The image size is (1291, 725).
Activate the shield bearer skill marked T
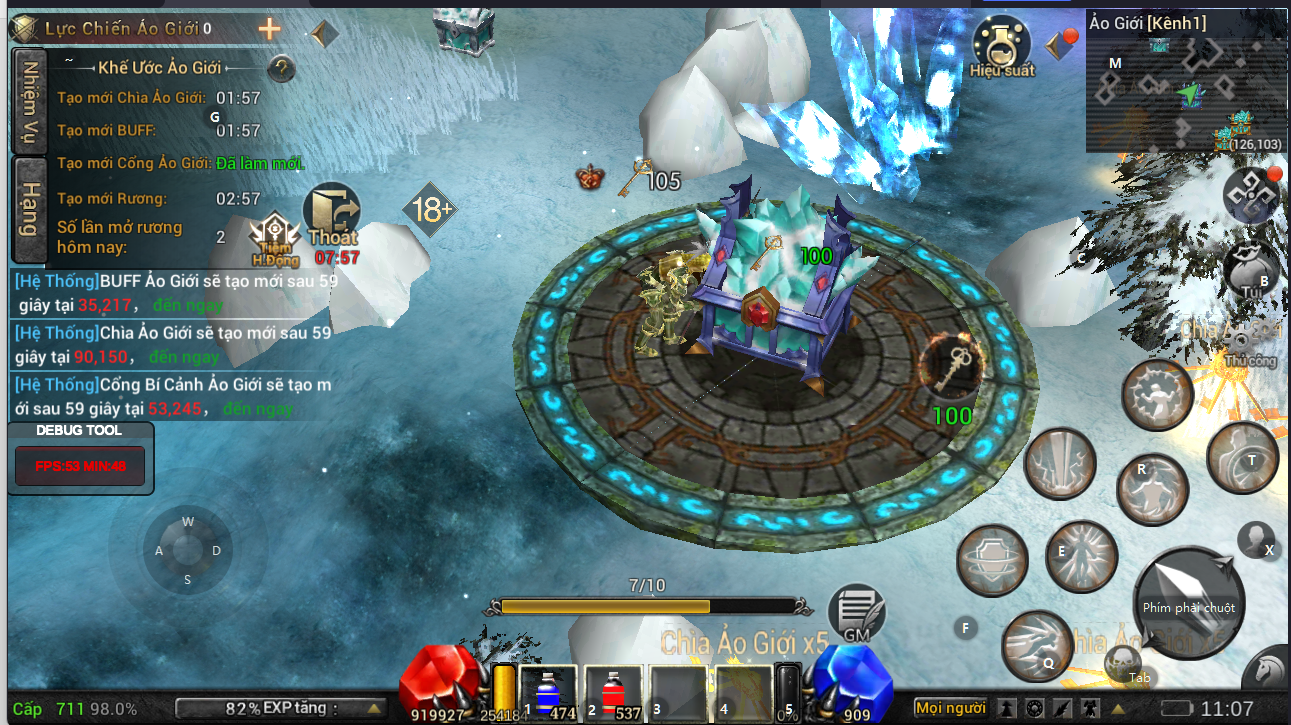[x=1243, y=457]
